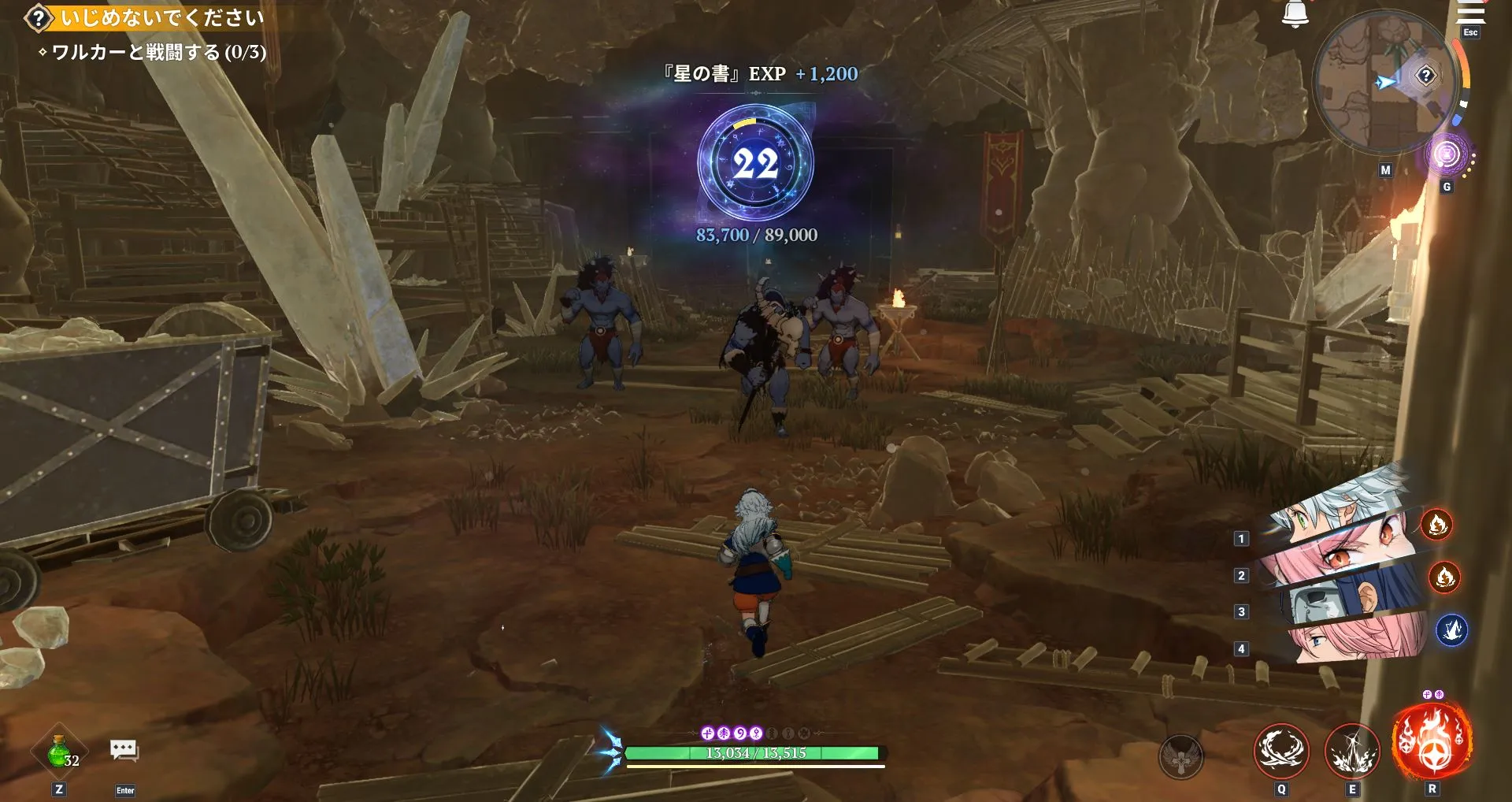This screenshot has height=802, width=1512.
Task: Select the purple hourglass skill under the minimap
Action: tap(1447, 154)
